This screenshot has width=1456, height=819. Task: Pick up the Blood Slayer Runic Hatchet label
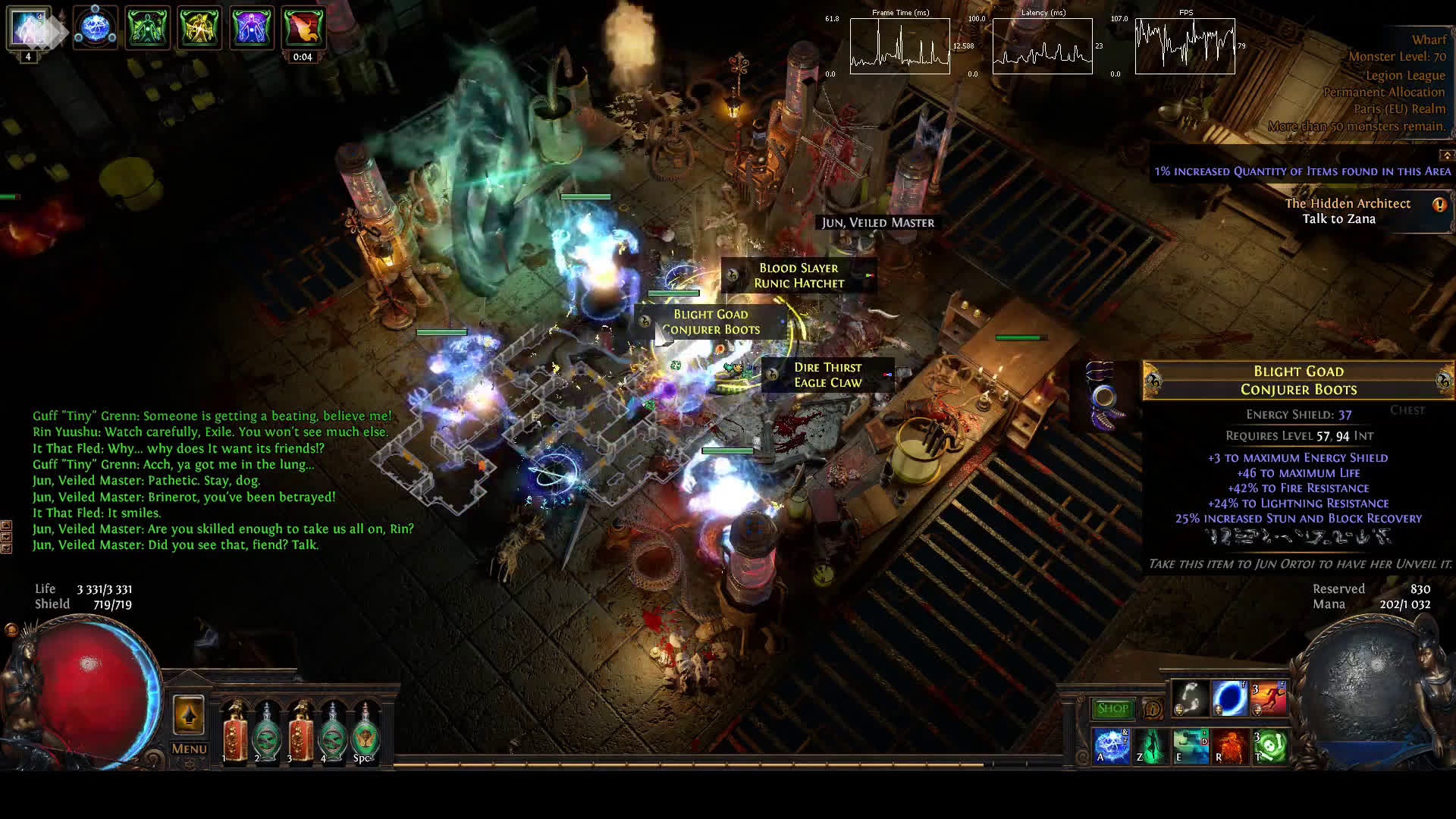pos(799,276)
